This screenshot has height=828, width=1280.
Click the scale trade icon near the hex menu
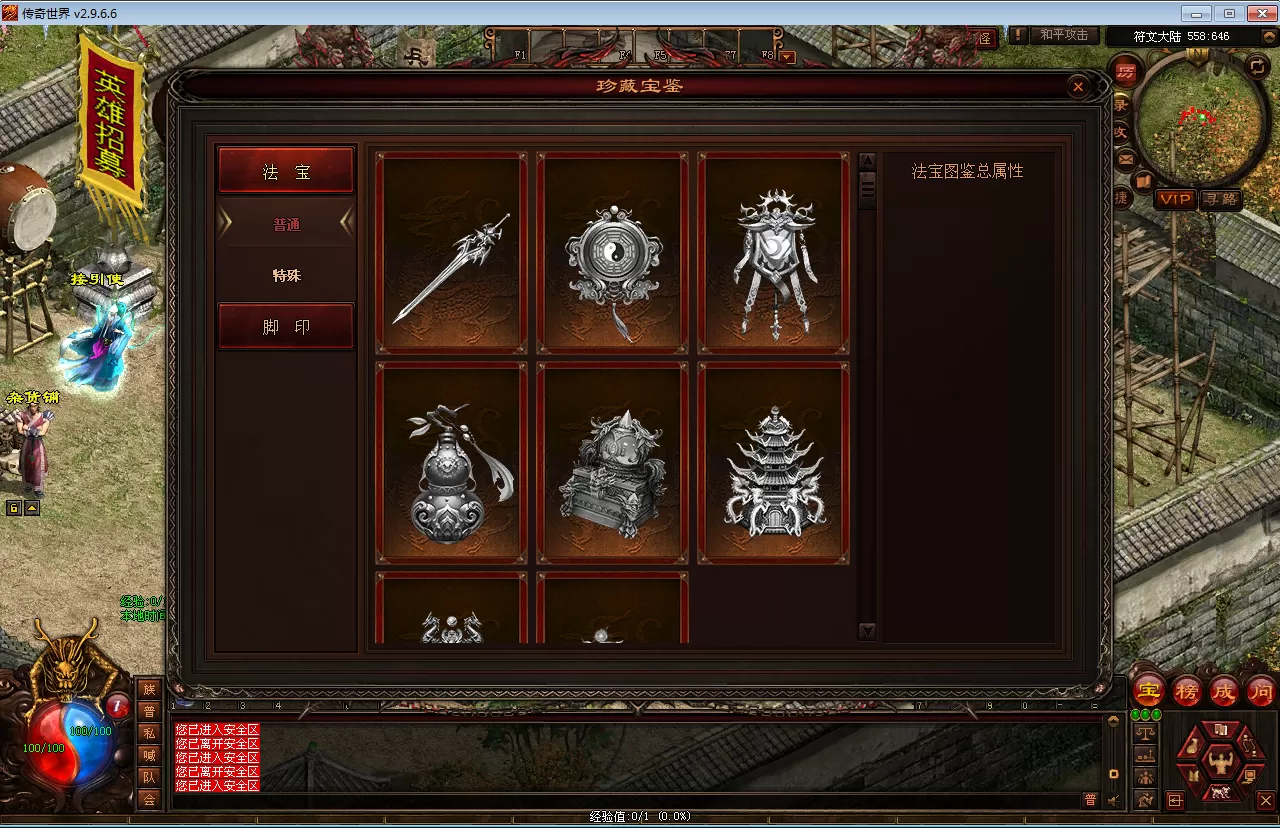(1145, 733)
